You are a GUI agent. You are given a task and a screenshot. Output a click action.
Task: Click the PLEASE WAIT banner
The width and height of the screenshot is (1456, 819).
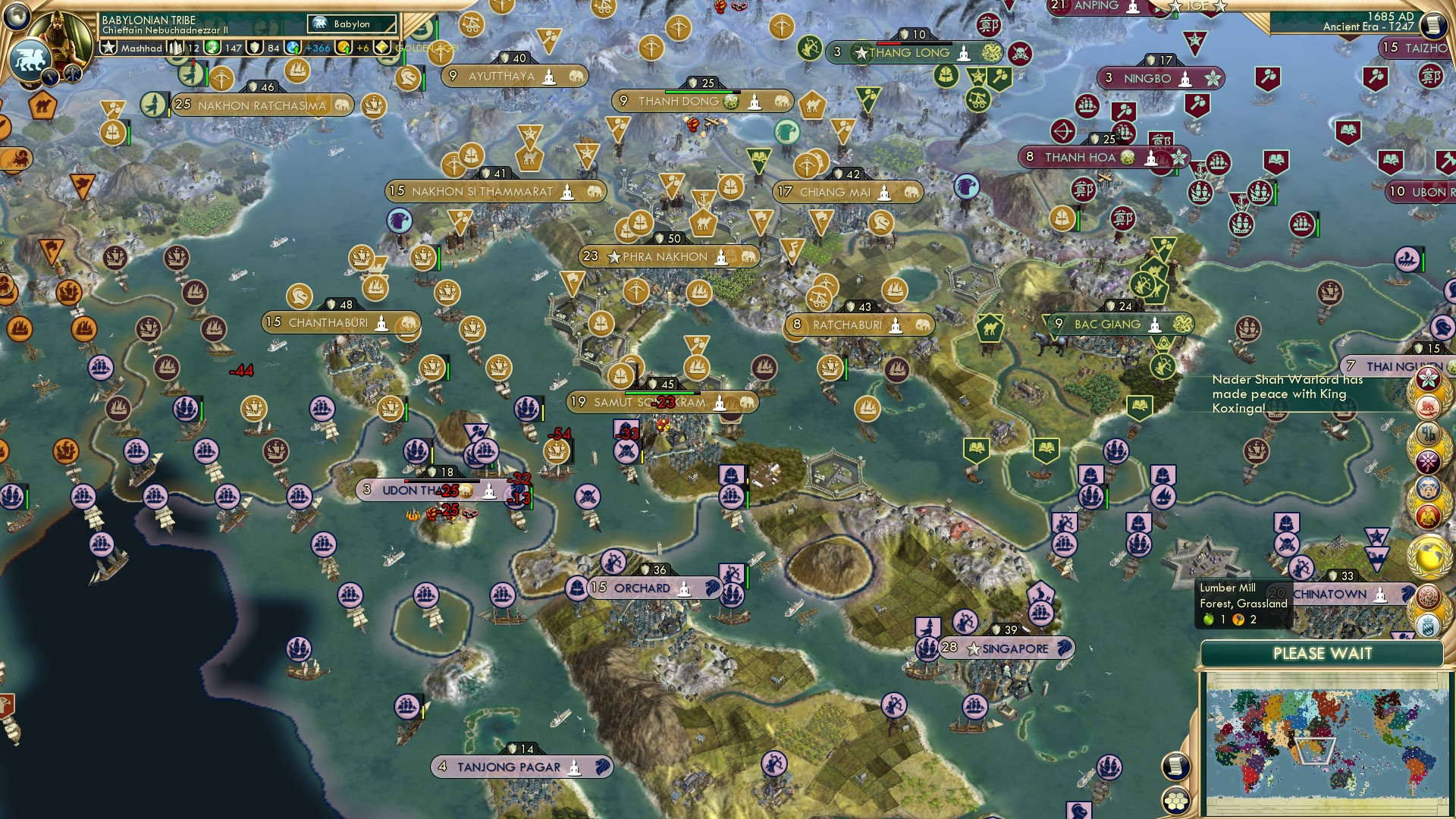[x=1323, y=653]
